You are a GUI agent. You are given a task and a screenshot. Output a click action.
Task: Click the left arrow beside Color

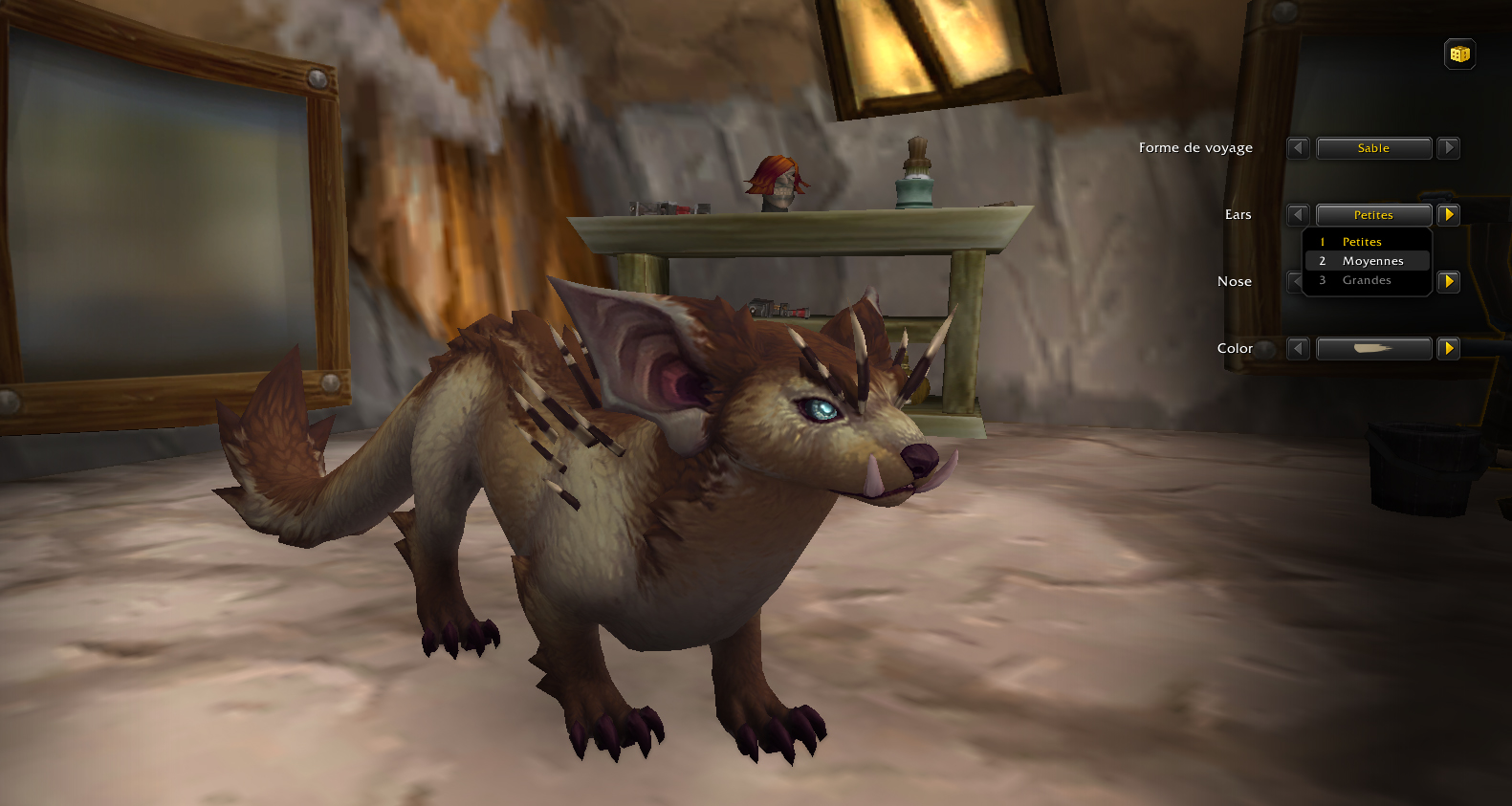click(x=1298, y=348)
